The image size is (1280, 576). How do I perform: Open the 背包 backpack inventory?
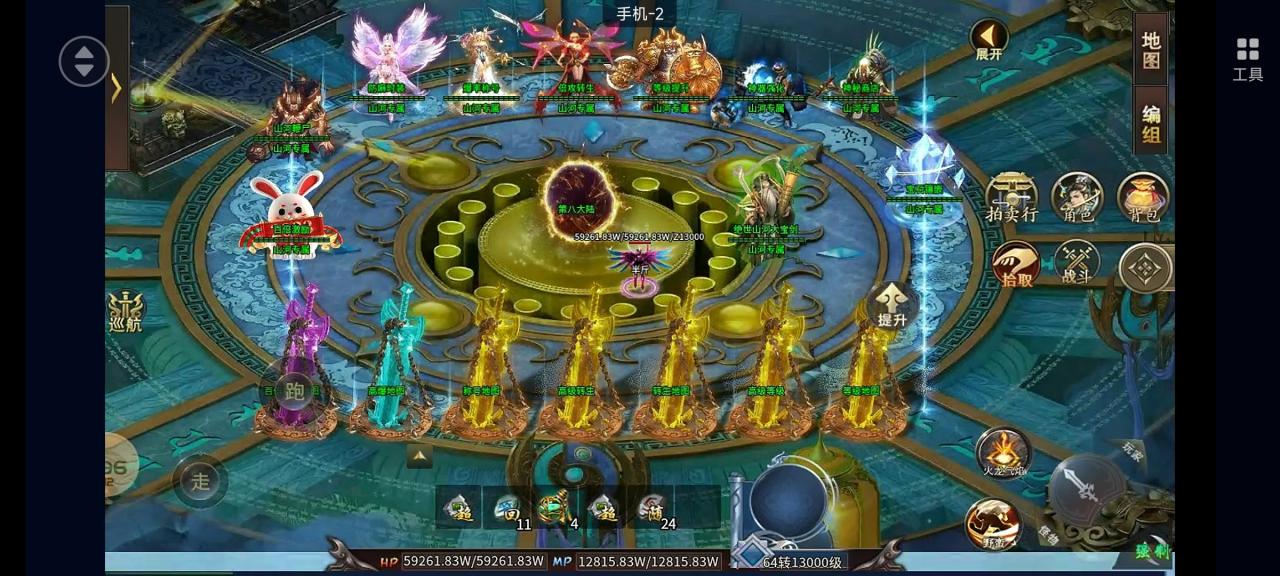pyautogui.click(x=1143, y=195)
